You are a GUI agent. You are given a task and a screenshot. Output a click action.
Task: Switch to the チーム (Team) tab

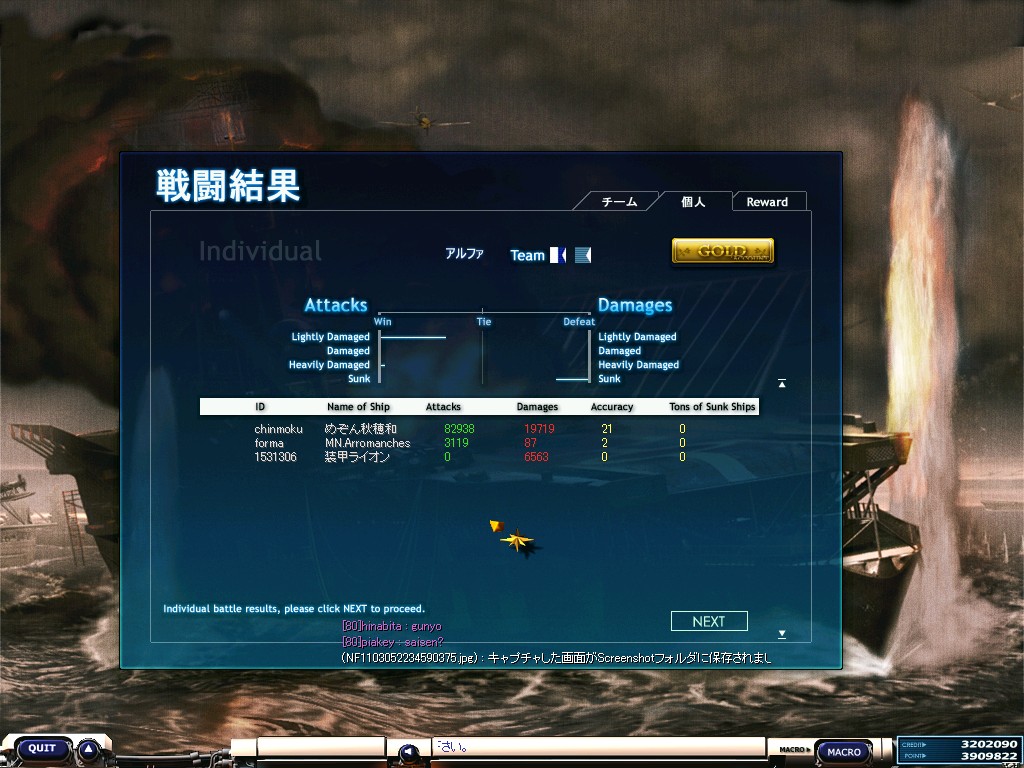619,202
